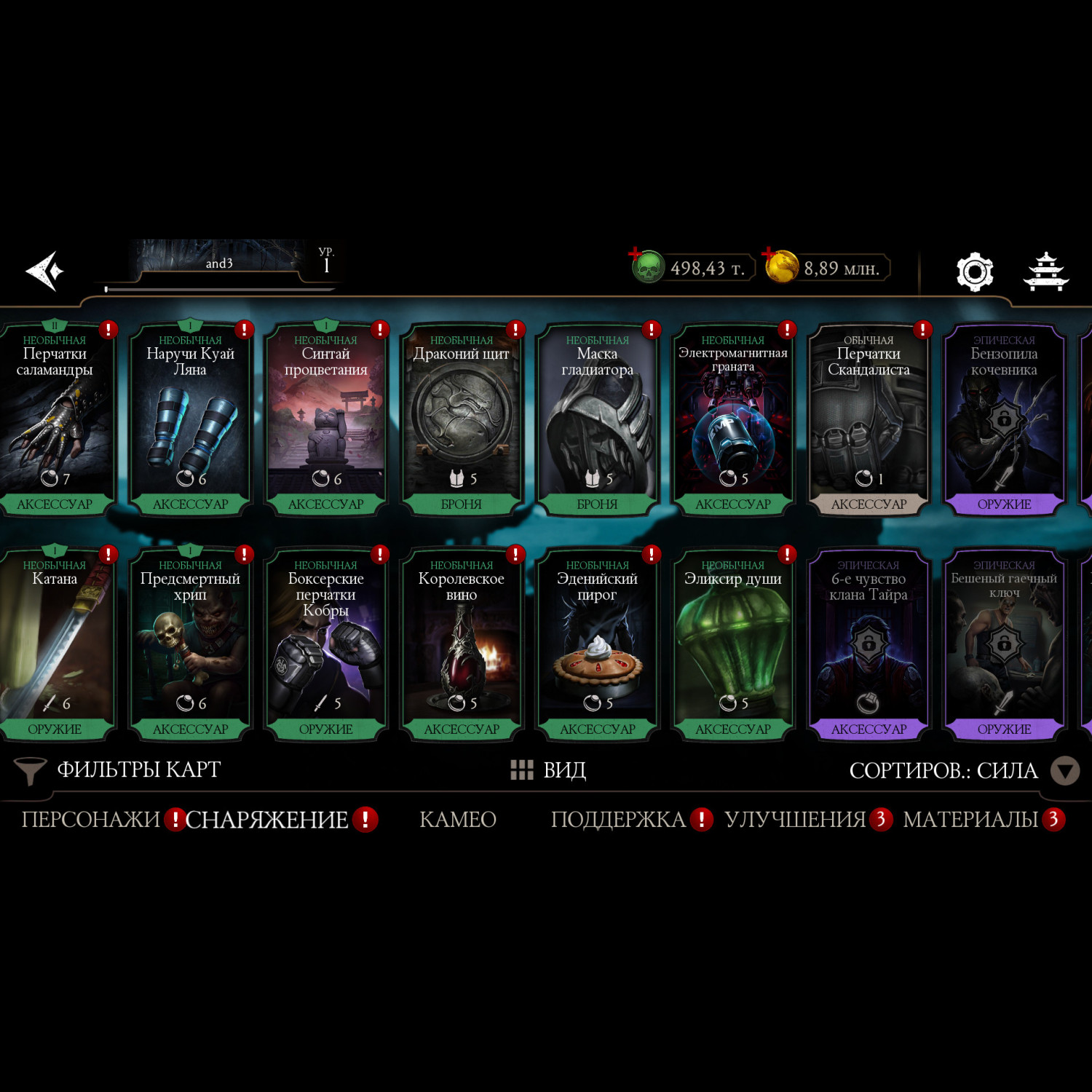Select the Перчатки саламандры card

point(55,419)
